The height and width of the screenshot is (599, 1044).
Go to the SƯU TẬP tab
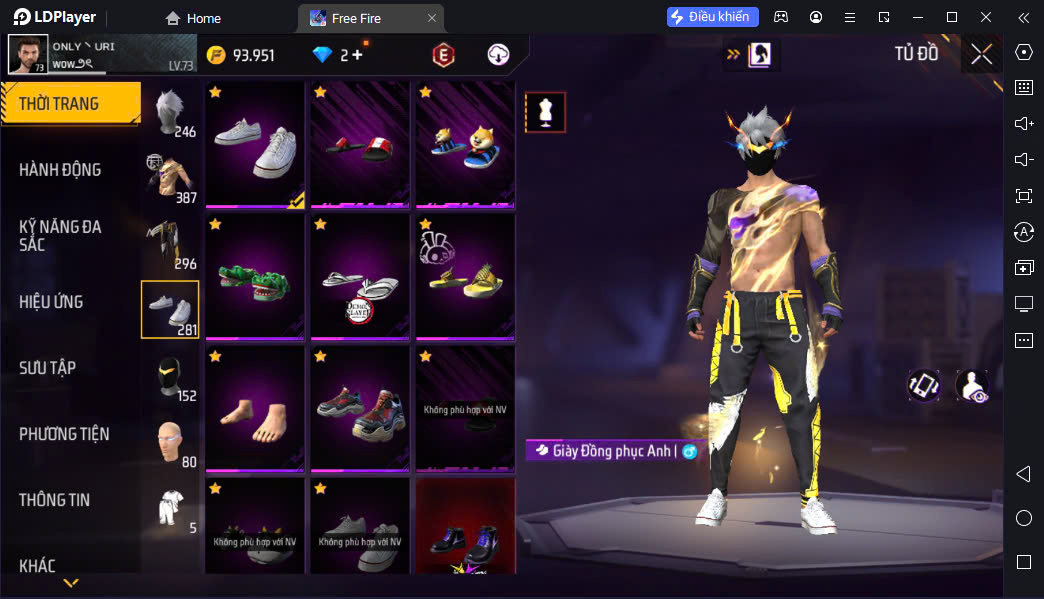point(47,368)
